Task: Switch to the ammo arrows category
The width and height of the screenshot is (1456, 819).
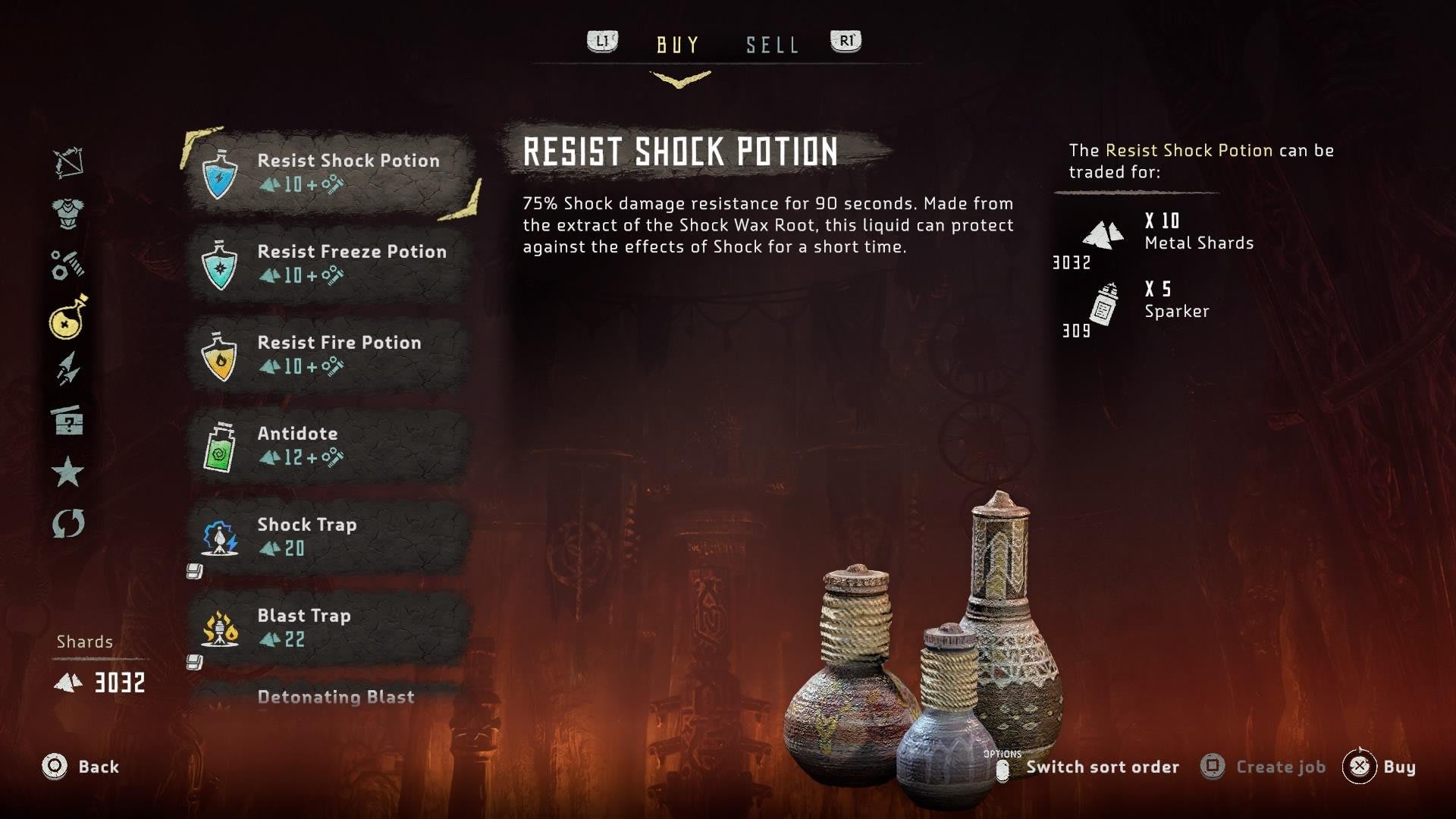Action: pos(68,369)
